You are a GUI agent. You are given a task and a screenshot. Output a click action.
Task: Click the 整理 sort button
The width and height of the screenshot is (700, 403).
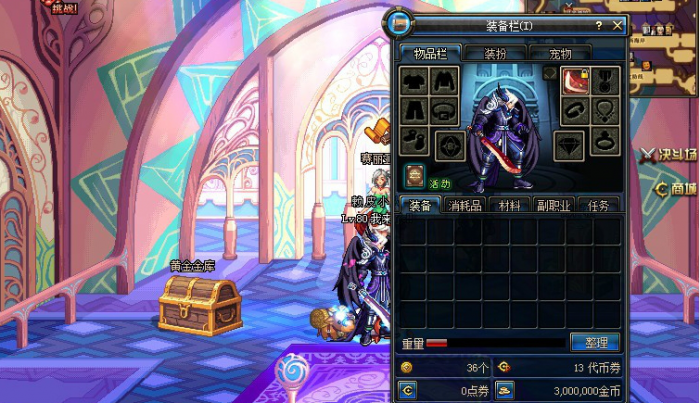point(595,342)
